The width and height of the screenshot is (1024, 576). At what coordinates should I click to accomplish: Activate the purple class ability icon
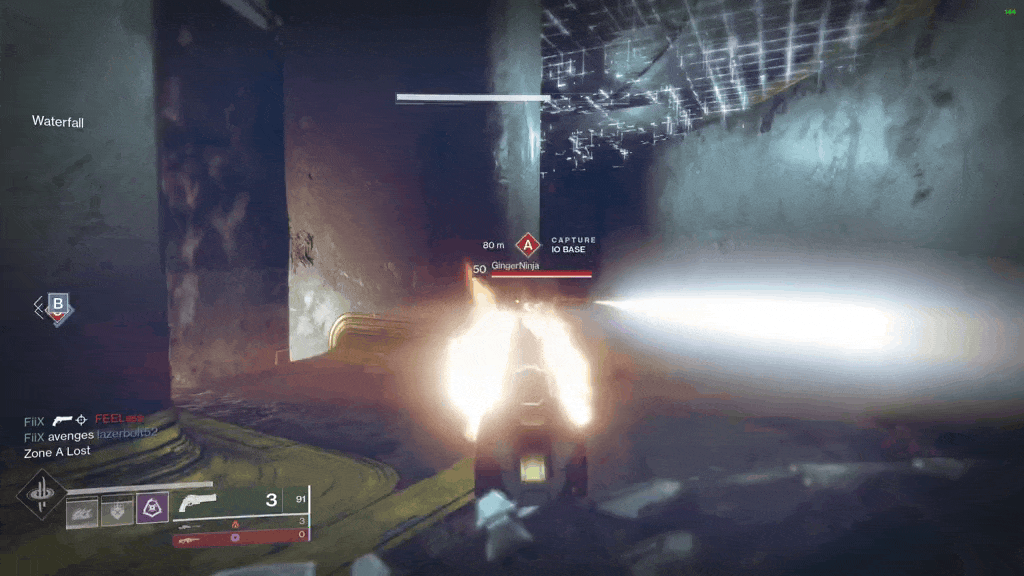coord(151,510)
